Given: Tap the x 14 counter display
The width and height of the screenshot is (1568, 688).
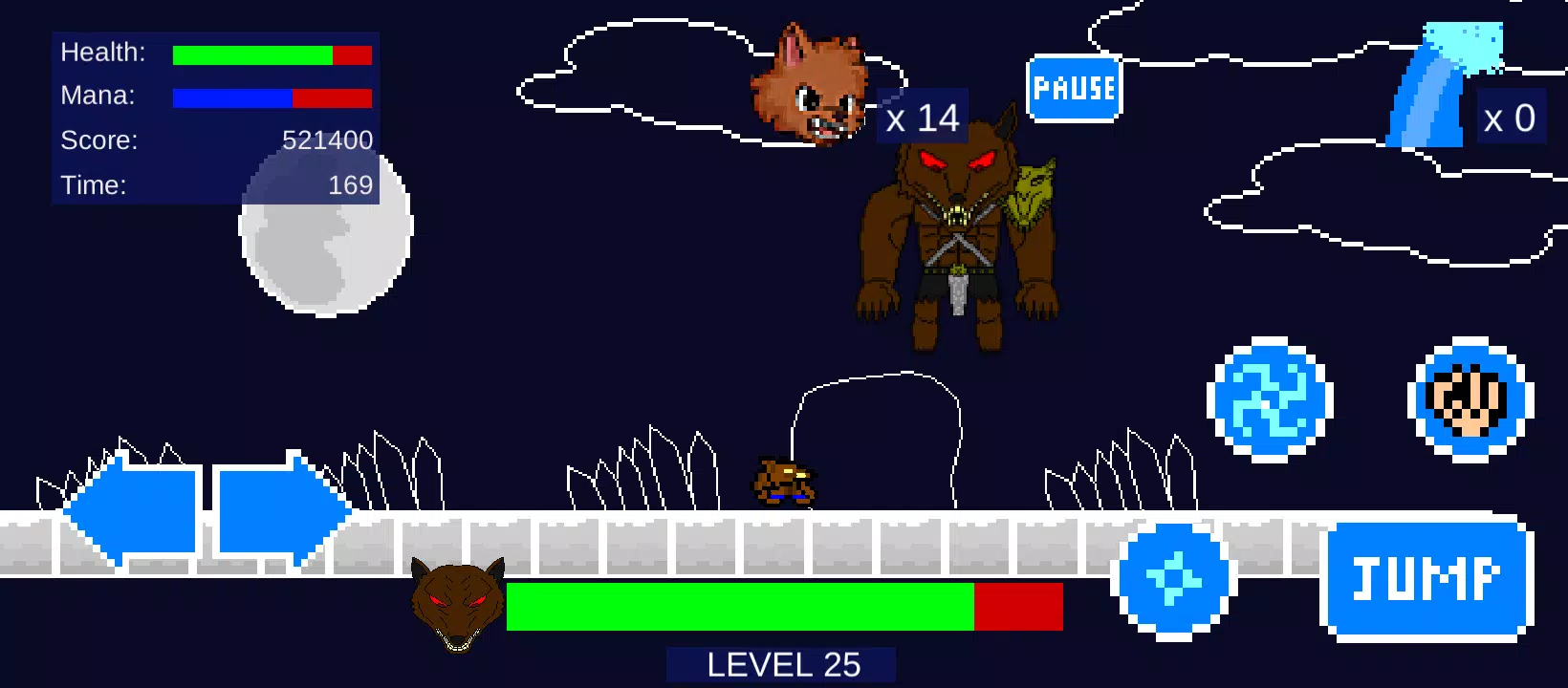Looking at the screenshot, I should tap(922, 117).
